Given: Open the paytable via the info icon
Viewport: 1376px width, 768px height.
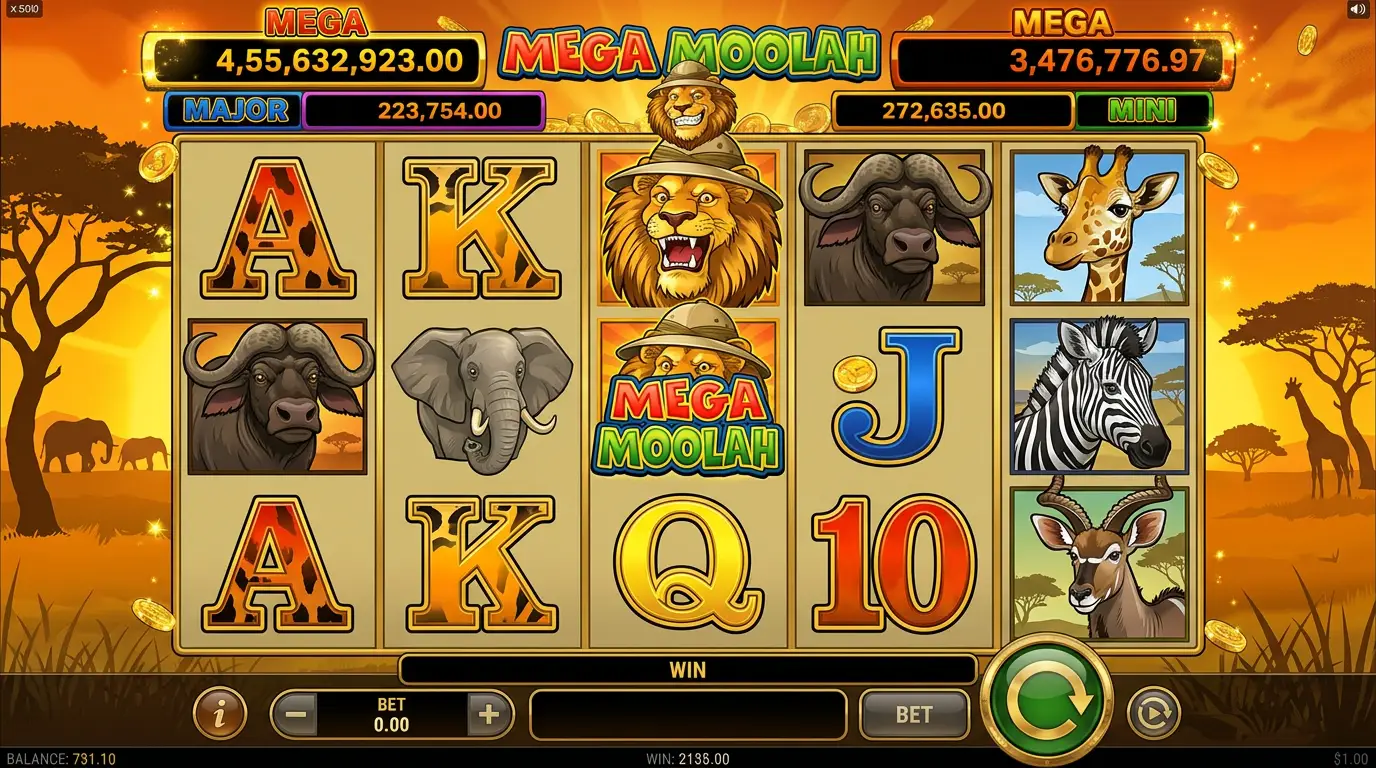Looking at the screenshot, I should coord(220,715).
